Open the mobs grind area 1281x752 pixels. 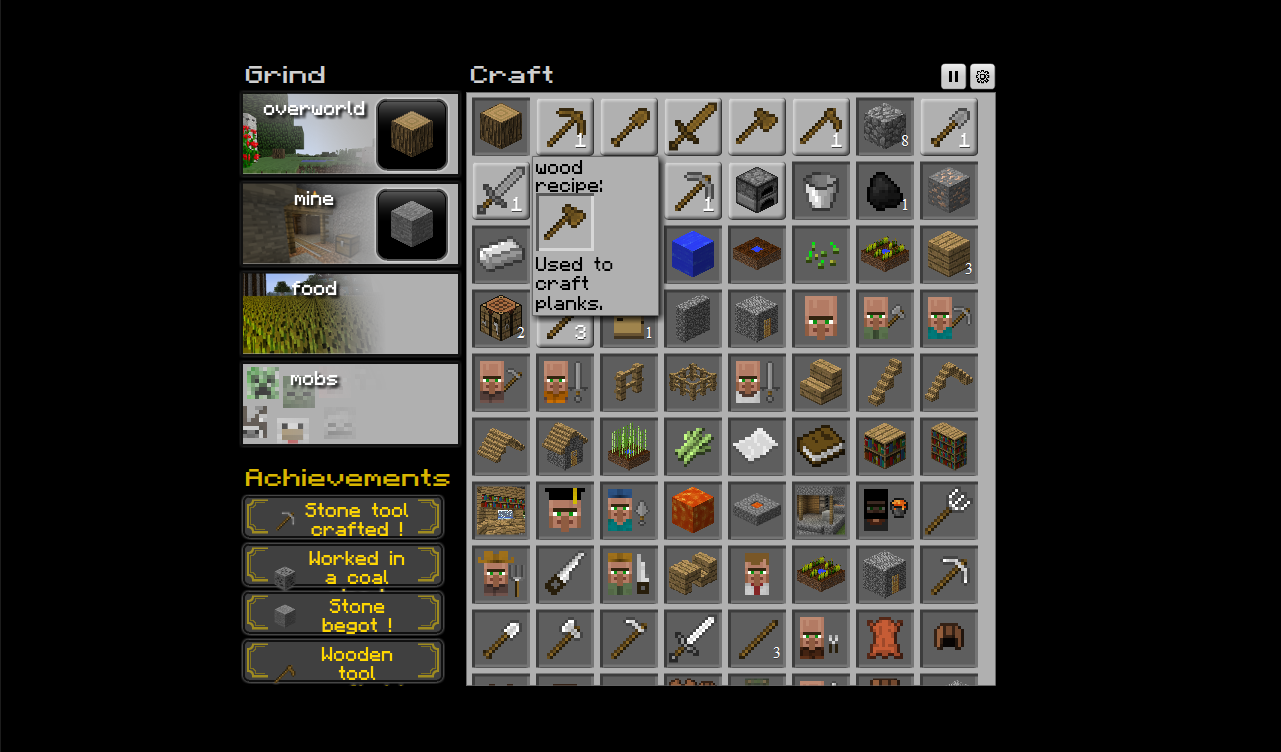click(350, 405)
